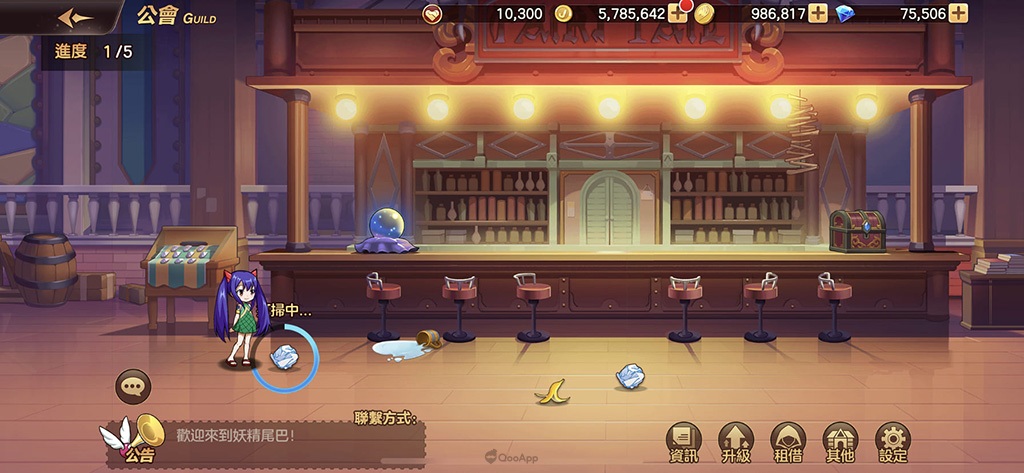Viewport: 1024px width, 473px height.
Task: Open the 資訊 guild info menu
Action: (684, 442)
